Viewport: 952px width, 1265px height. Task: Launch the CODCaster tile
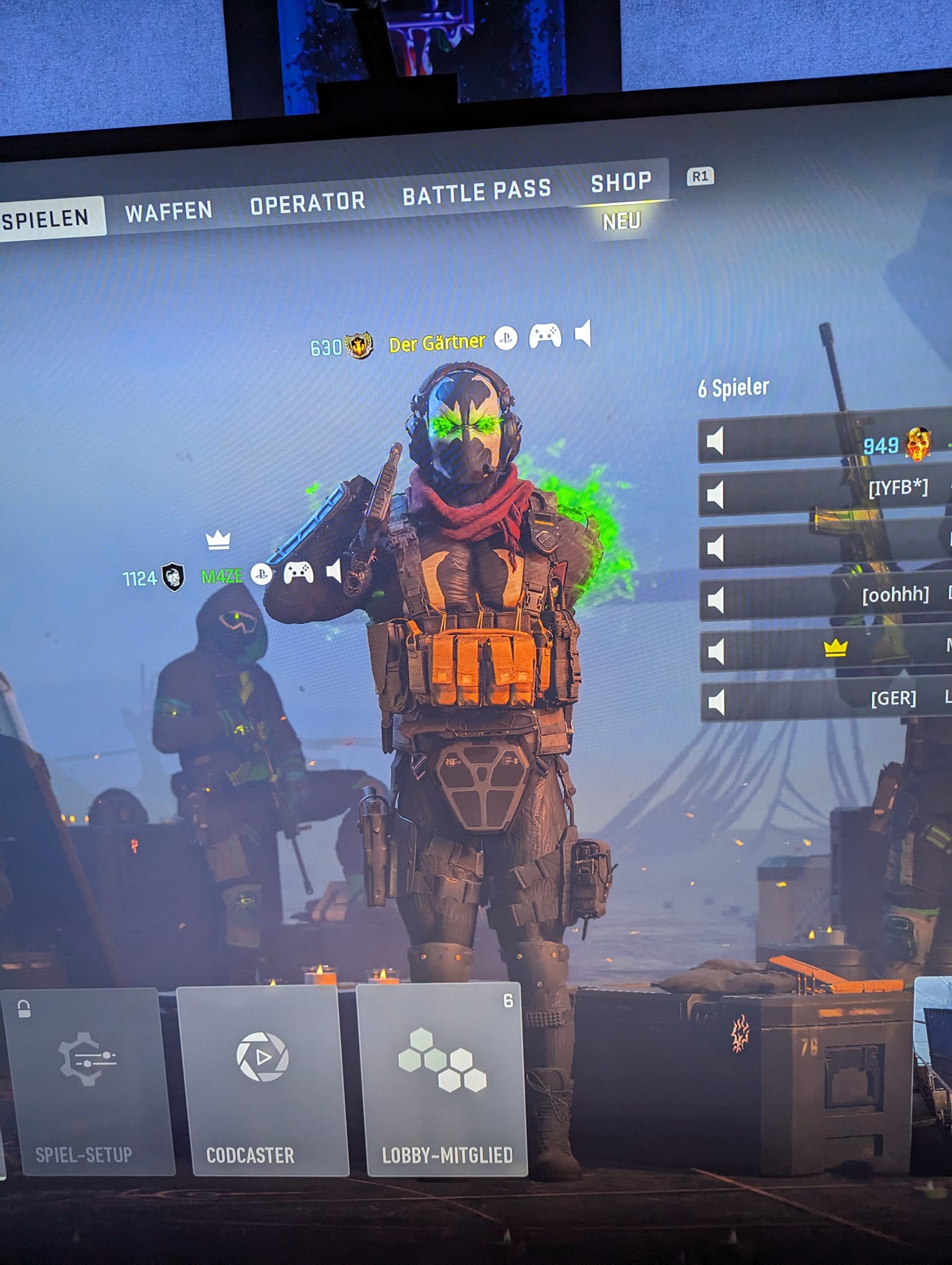[x=262, y=1081]
